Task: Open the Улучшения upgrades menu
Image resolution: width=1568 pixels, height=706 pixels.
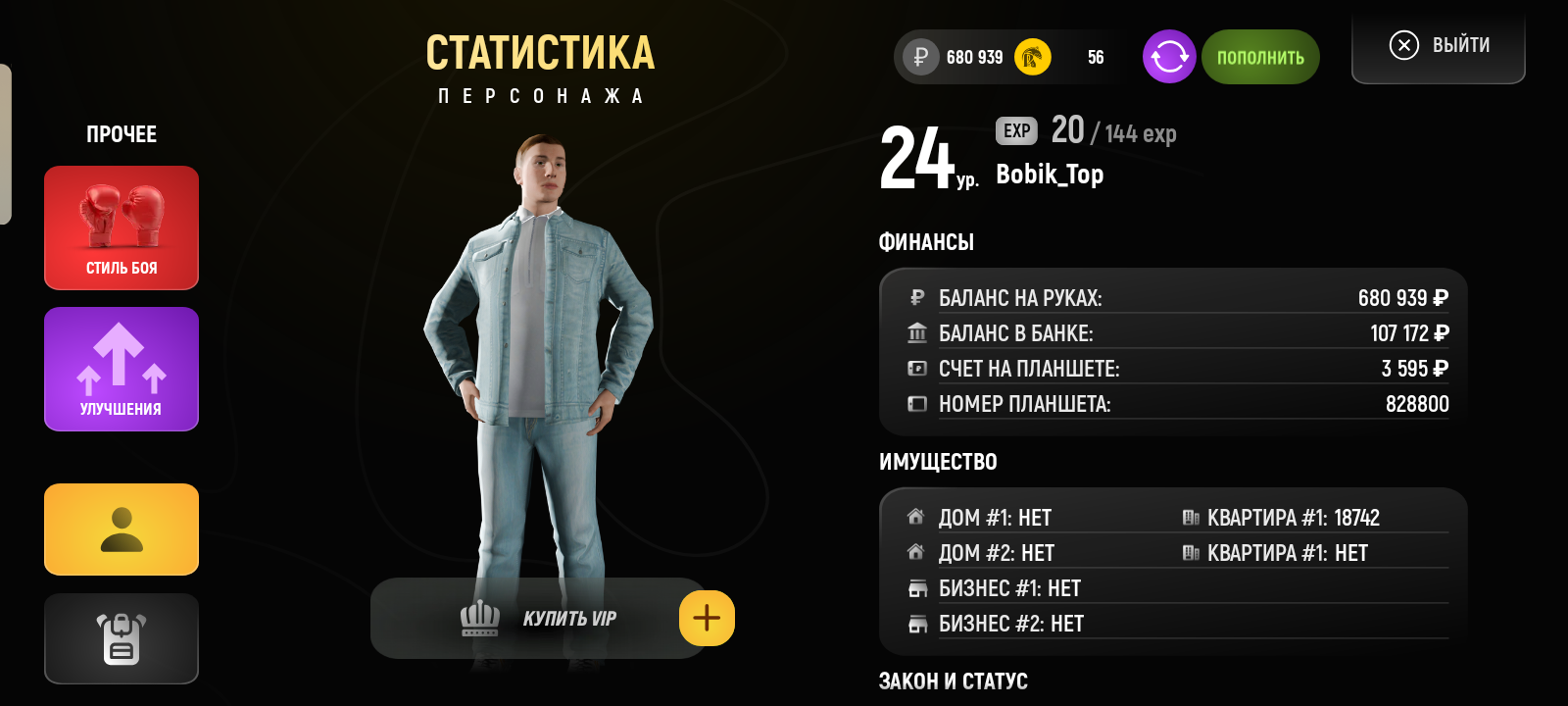Action: [122, 369]
